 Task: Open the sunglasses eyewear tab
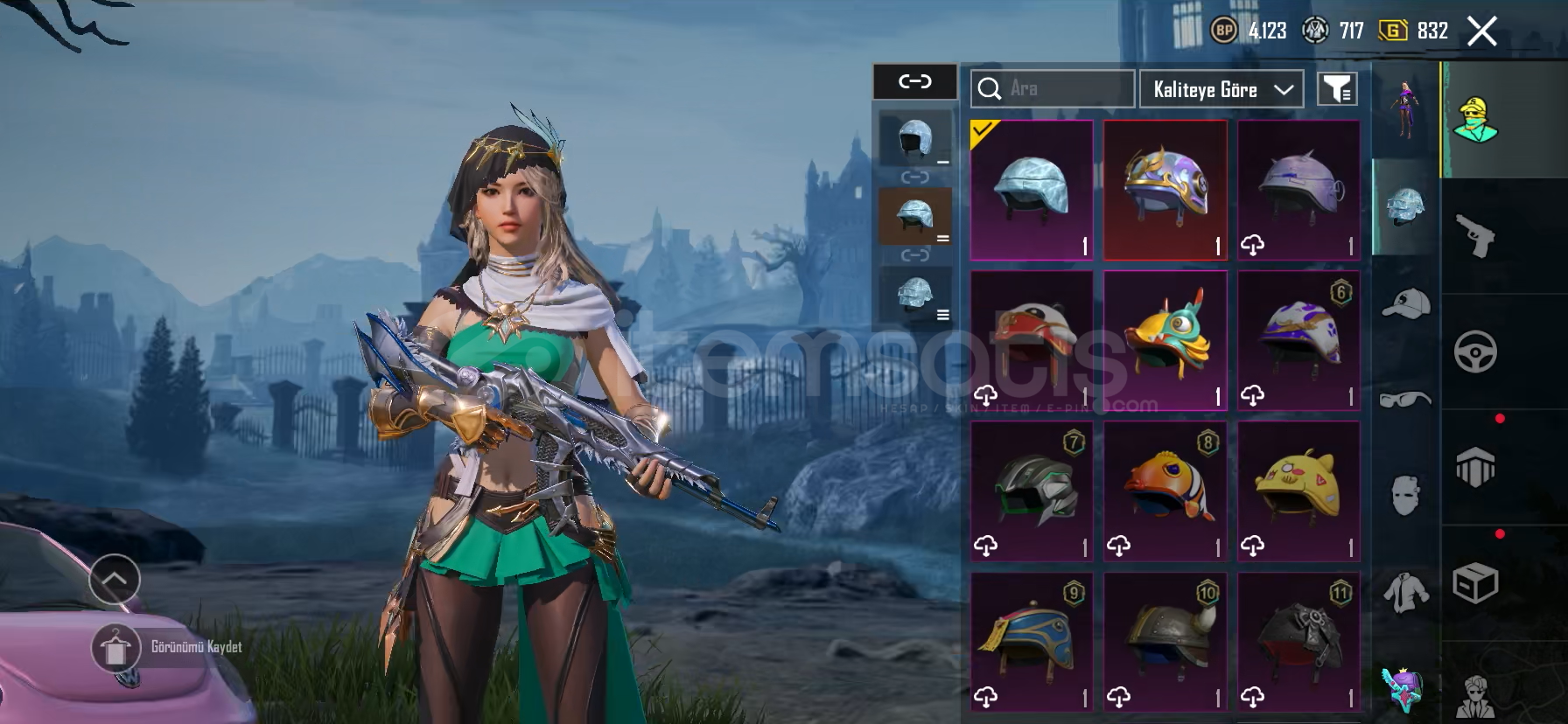coord(1405,400)
